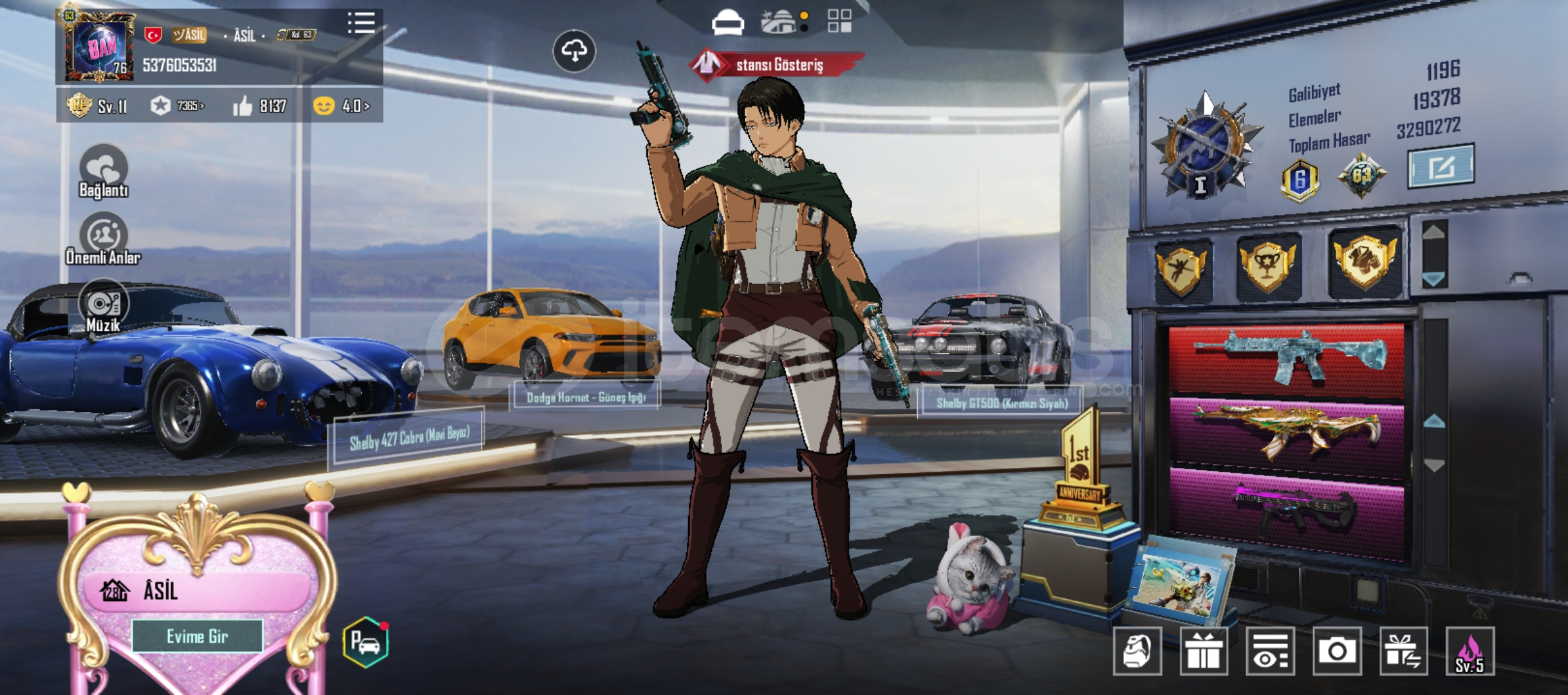This screenshot has width=1568, height=695.
Task: Switch to the grid layout view
Action: coord(839,21)
